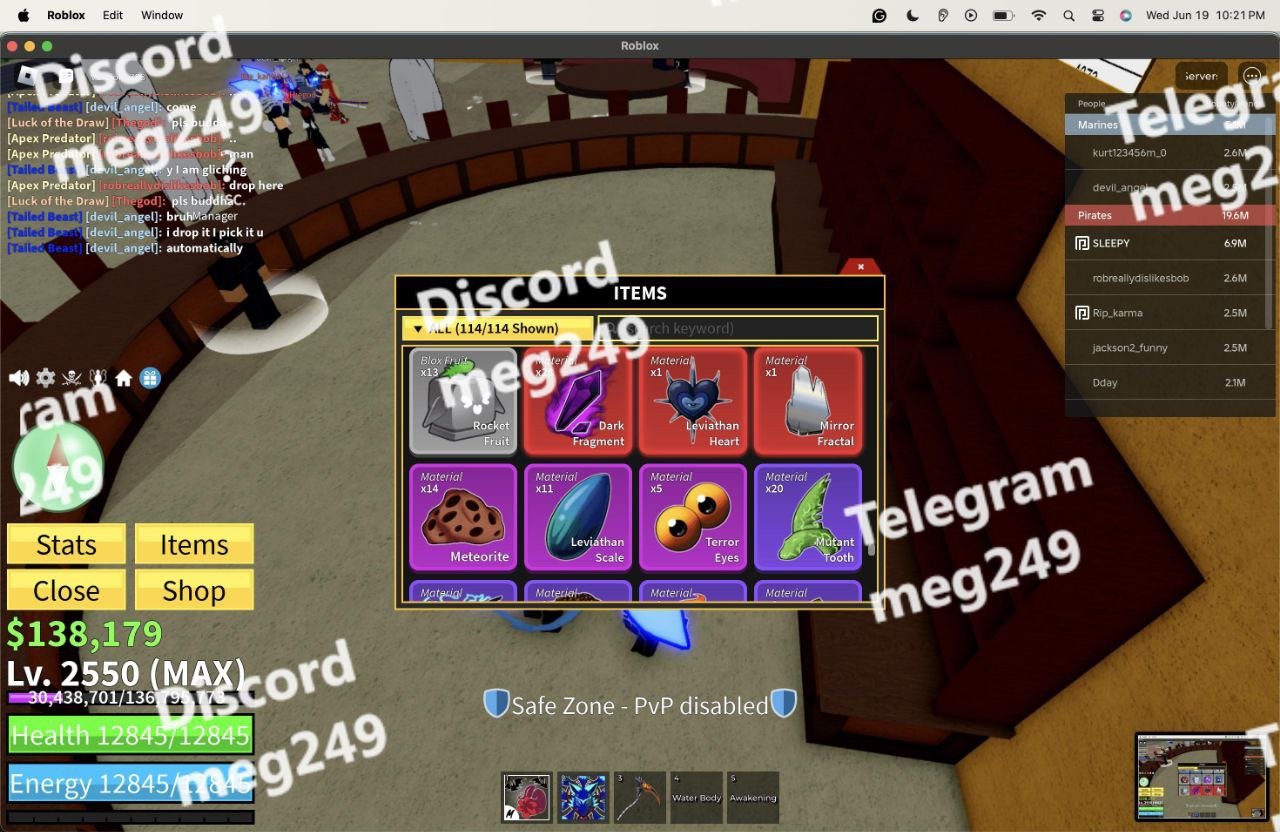Choose the Leviathan Heart item
The width and height of the screenshot is (1280, 832).
[693, 401]
